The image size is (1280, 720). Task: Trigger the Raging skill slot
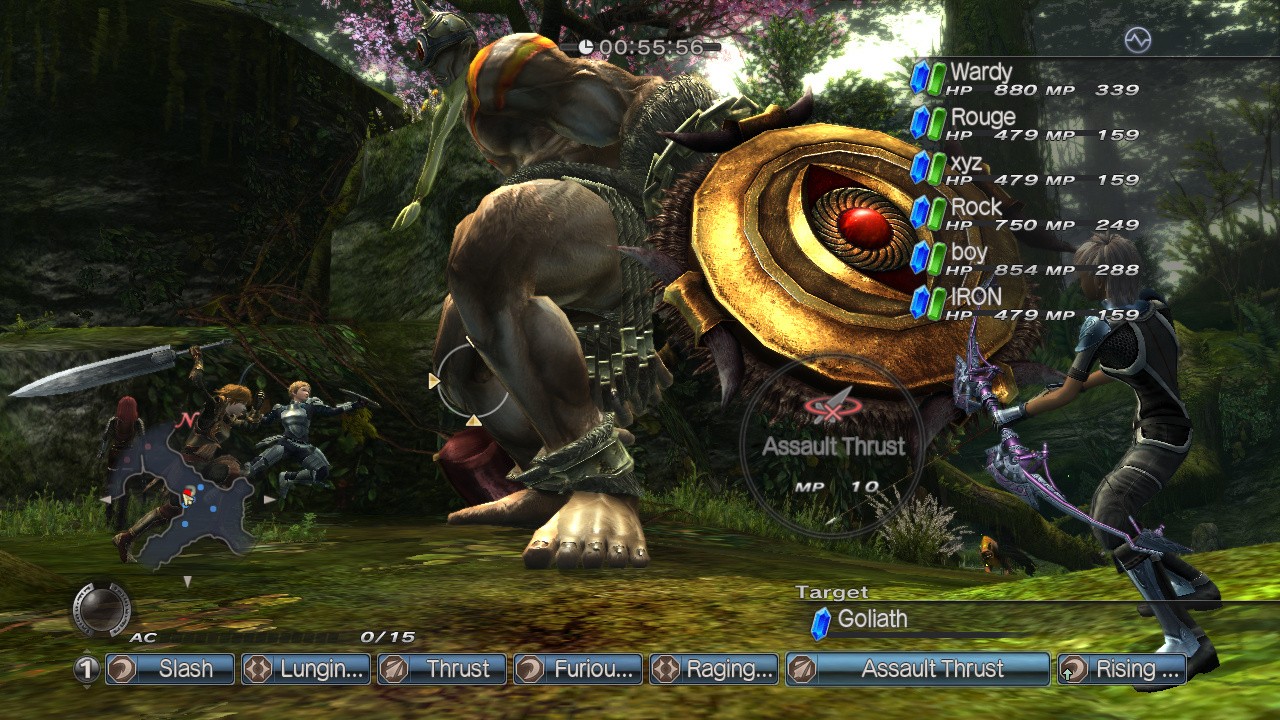tap(714, 669)
